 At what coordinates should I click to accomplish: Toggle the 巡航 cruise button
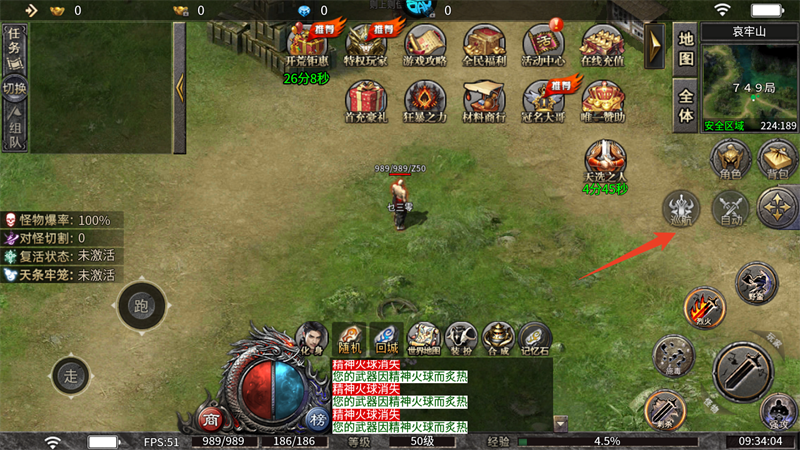[682, 209]
